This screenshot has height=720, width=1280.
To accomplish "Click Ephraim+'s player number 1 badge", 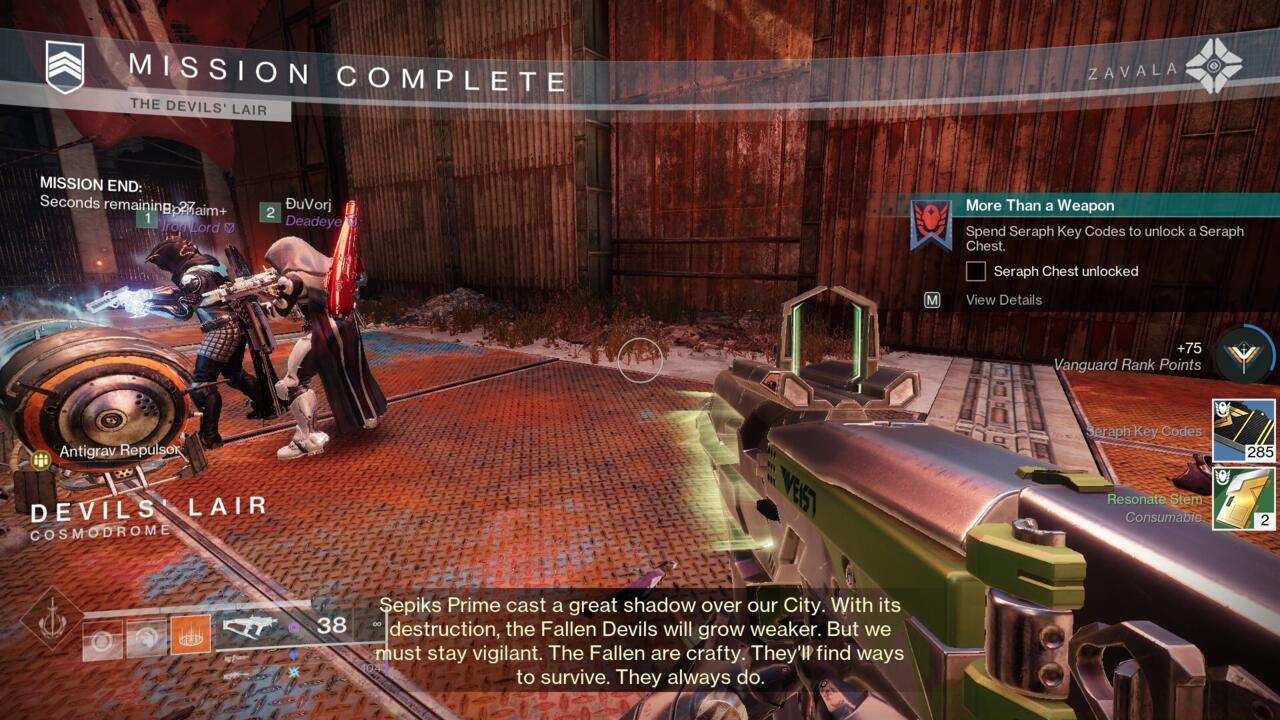I will coord(147,215).
